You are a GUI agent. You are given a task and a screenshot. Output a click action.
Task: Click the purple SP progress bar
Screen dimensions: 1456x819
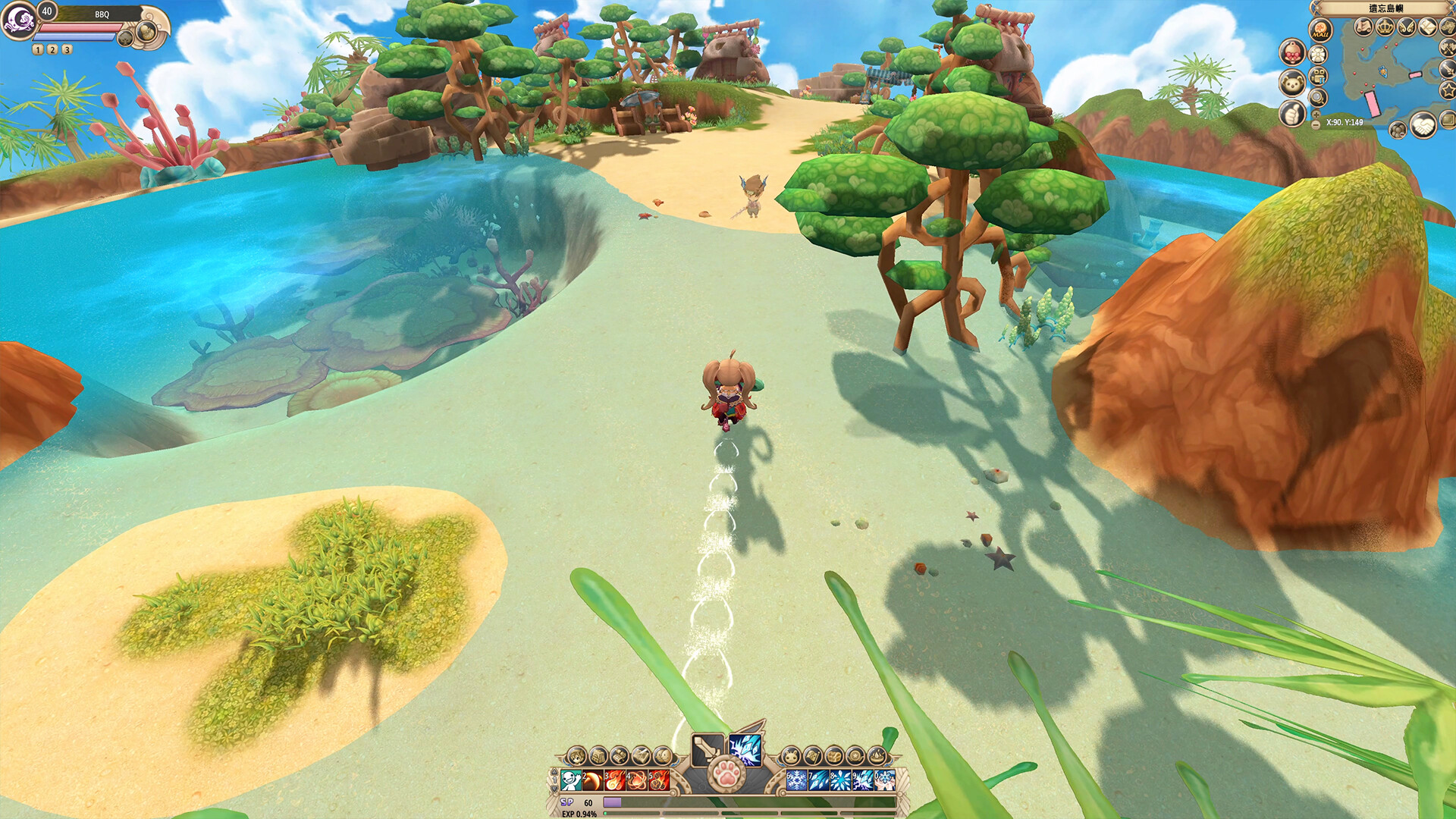612,801
